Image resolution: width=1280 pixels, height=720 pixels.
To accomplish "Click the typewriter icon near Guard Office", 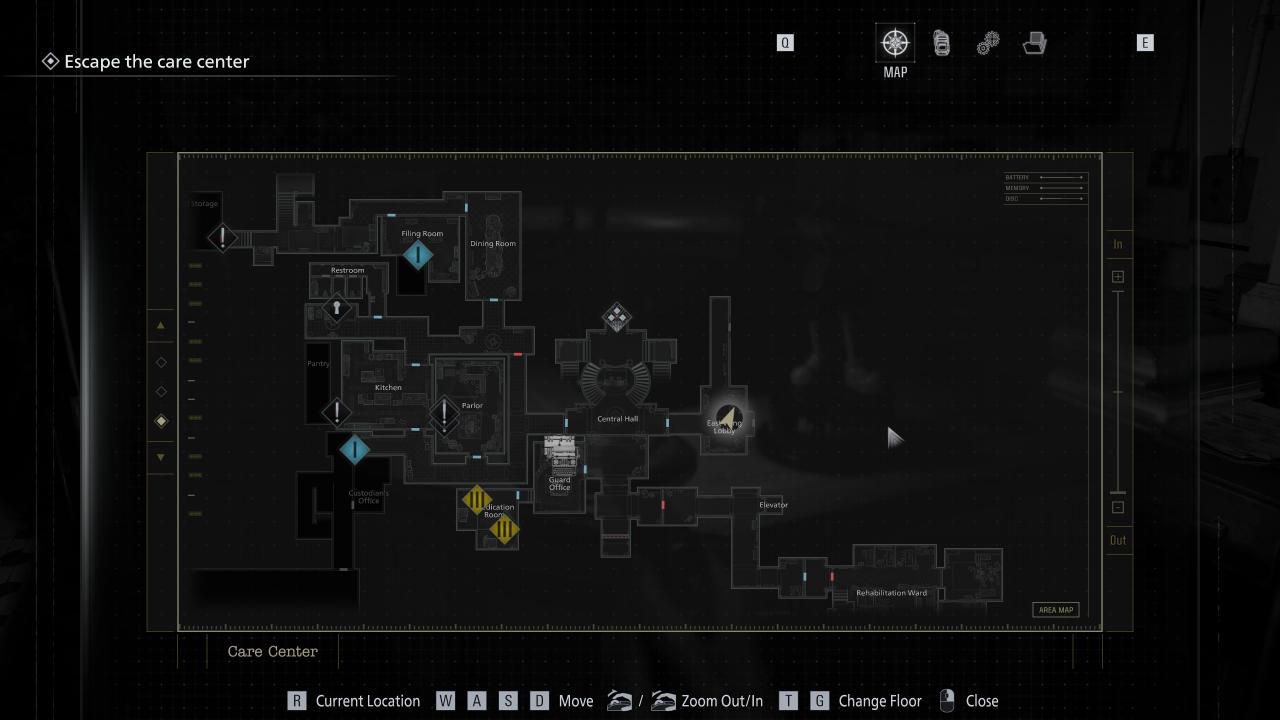I will click(x=560, y=451).
